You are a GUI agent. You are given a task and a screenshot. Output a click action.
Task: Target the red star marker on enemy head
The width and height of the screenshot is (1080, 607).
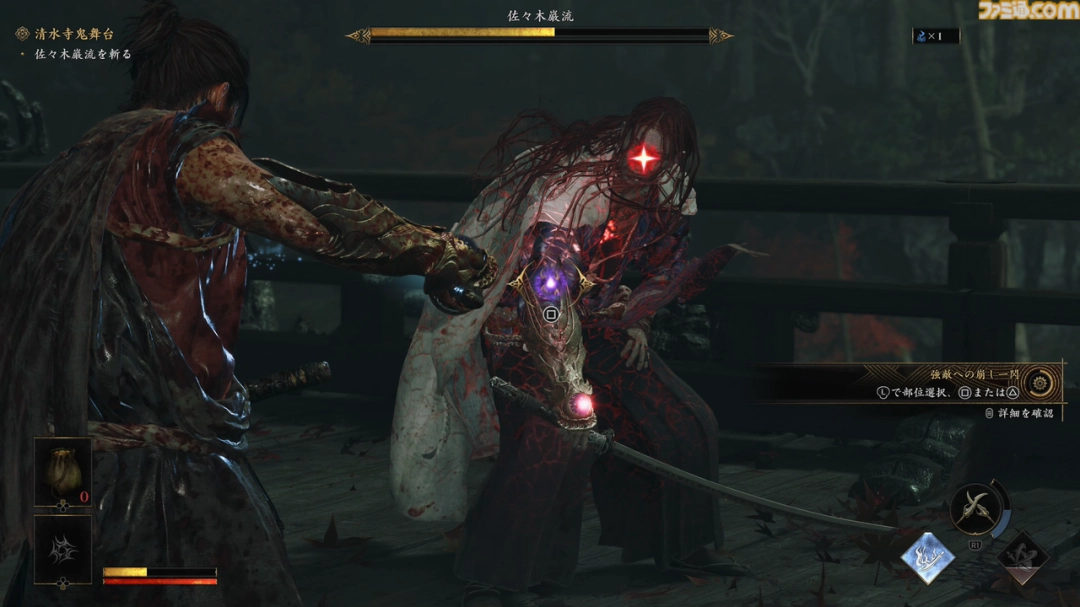[644, 158]
